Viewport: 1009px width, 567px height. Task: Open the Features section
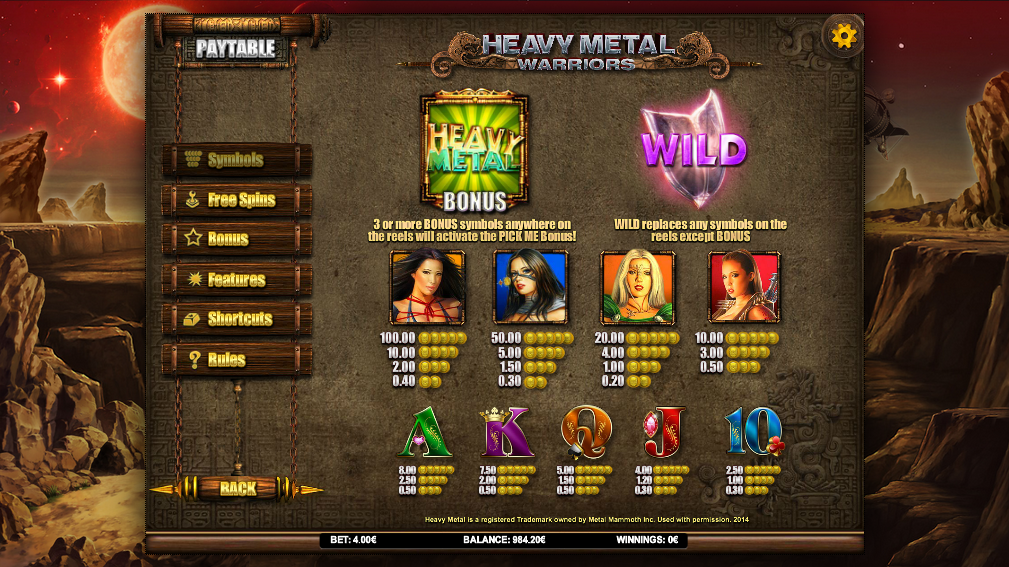[237, 280]
